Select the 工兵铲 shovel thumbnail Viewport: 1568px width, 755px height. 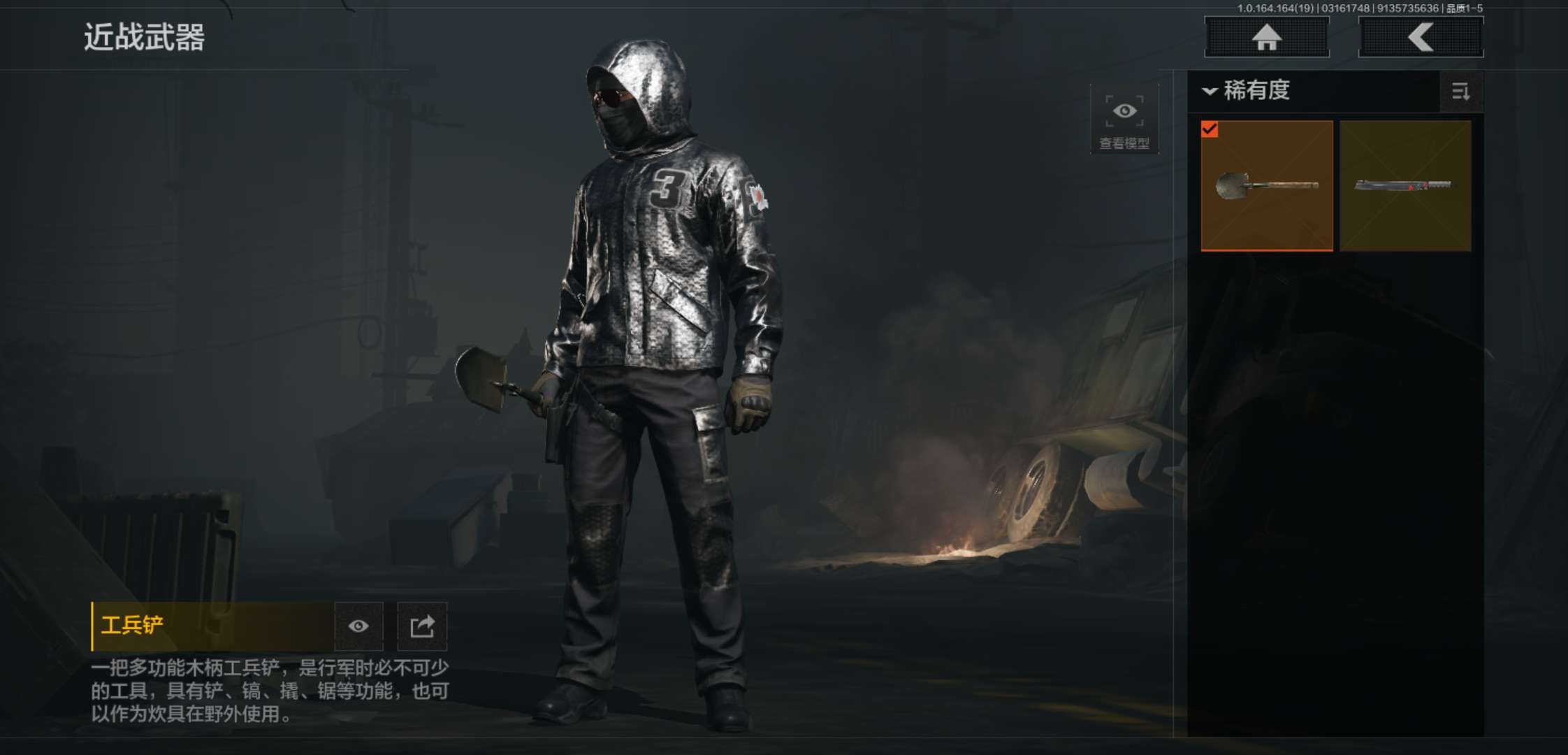click(1266, 185)
